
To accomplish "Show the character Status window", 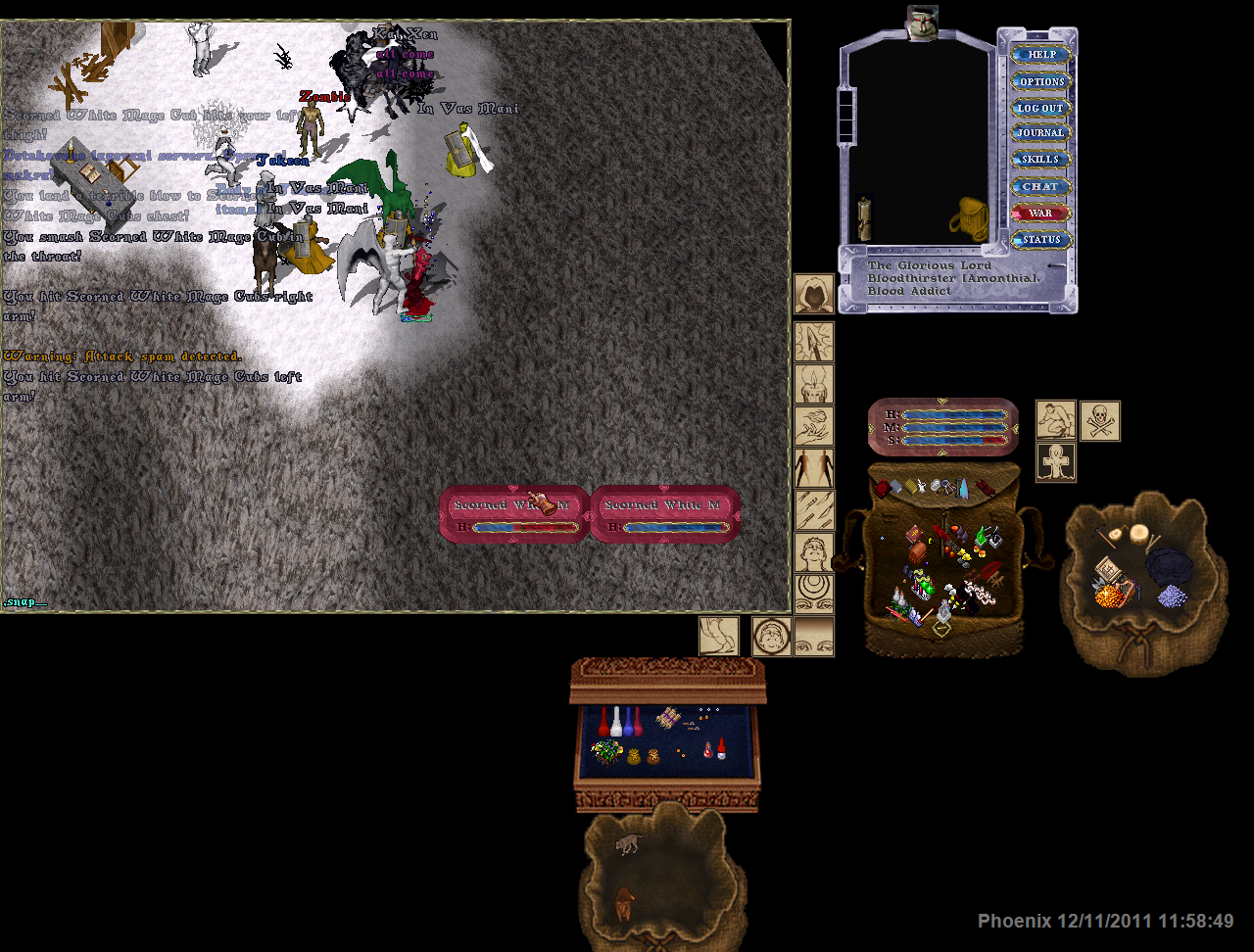I will [1041, 239].
